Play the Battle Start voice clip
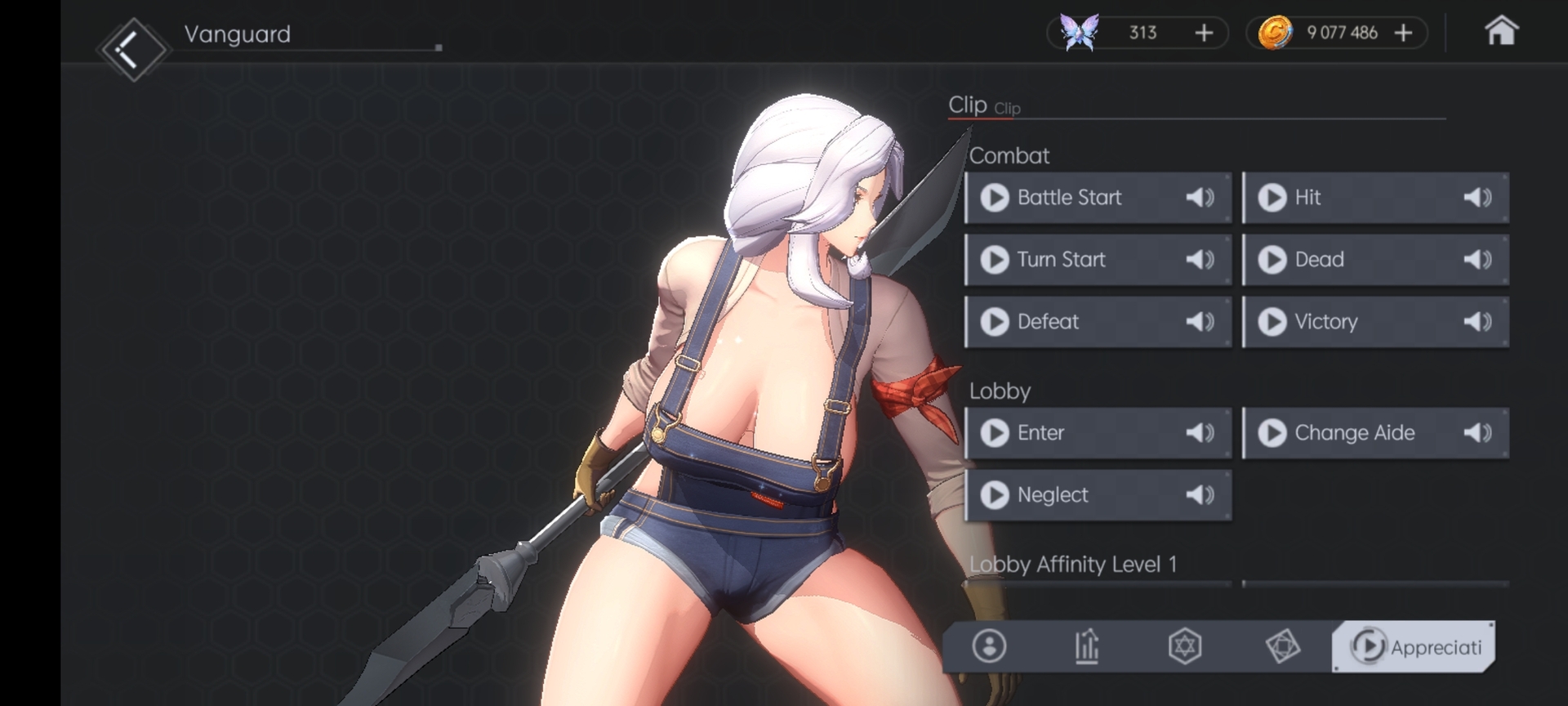 995,198
